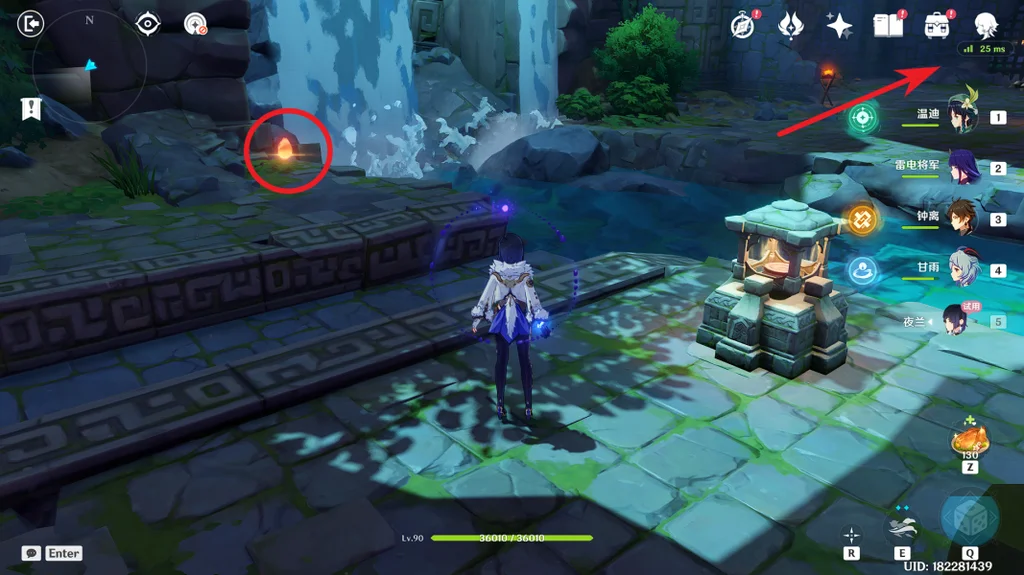This screenshot has width=1024, height=575.
Task: Open the quest marker with exclamation mark
Action: point(32,108)
